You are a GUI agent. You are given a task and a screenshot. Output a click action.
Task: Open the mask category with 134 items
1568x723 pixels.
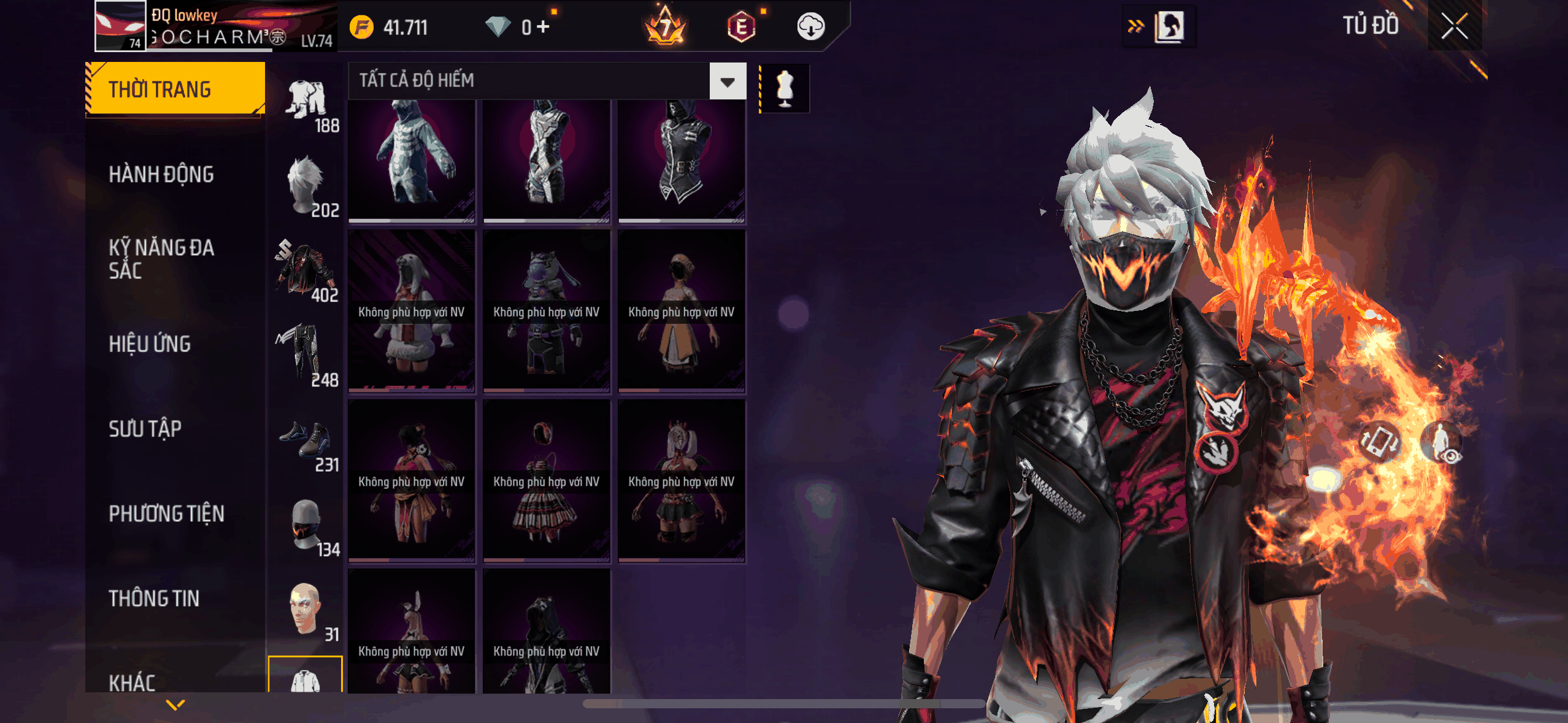point(306,527)
